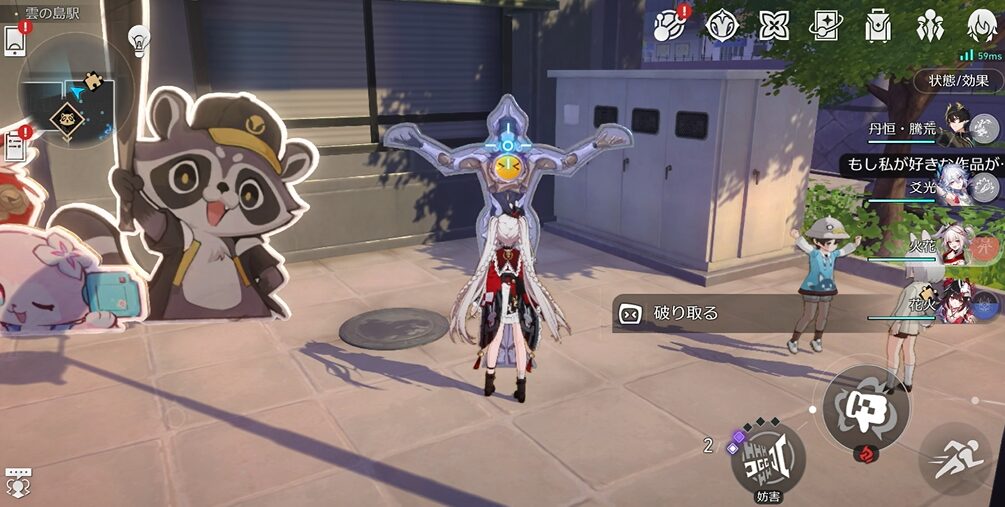Open the round emblem icon beside the flower
This screenshot has width=1005, height=507.
tap(722, 25)
